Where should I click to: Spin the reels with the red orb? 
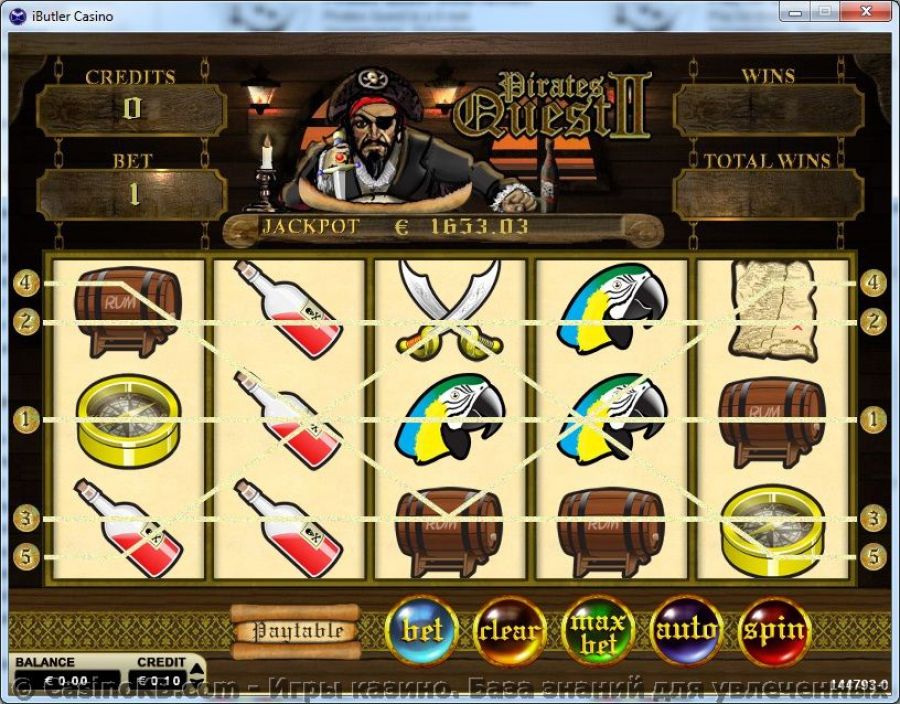tap(773, 631)
